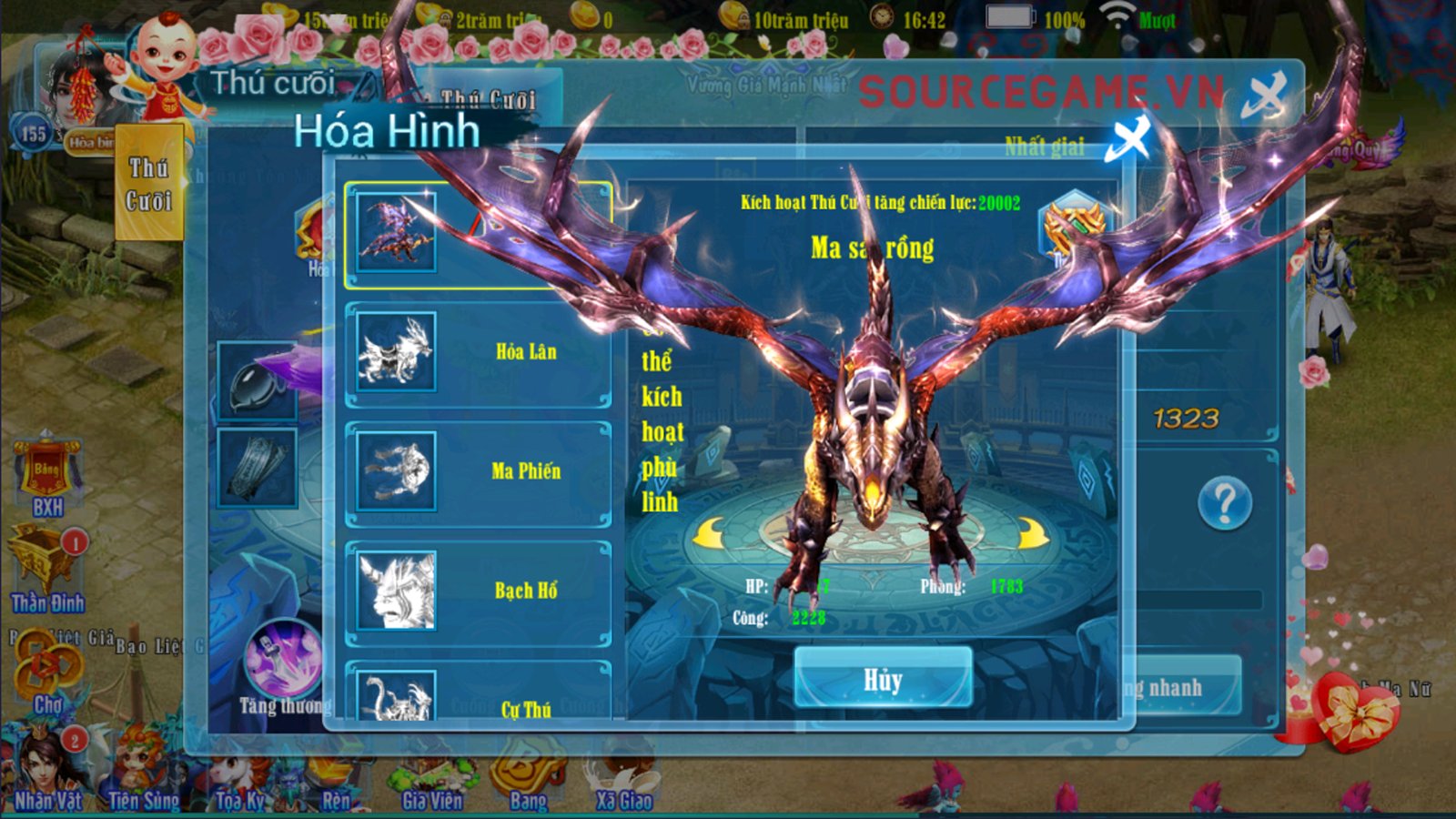This screenshot has width=1456, height=819.
Task: Open the Nhân Vật character menu
Action: pyautogui.click(x=47, y=772)
